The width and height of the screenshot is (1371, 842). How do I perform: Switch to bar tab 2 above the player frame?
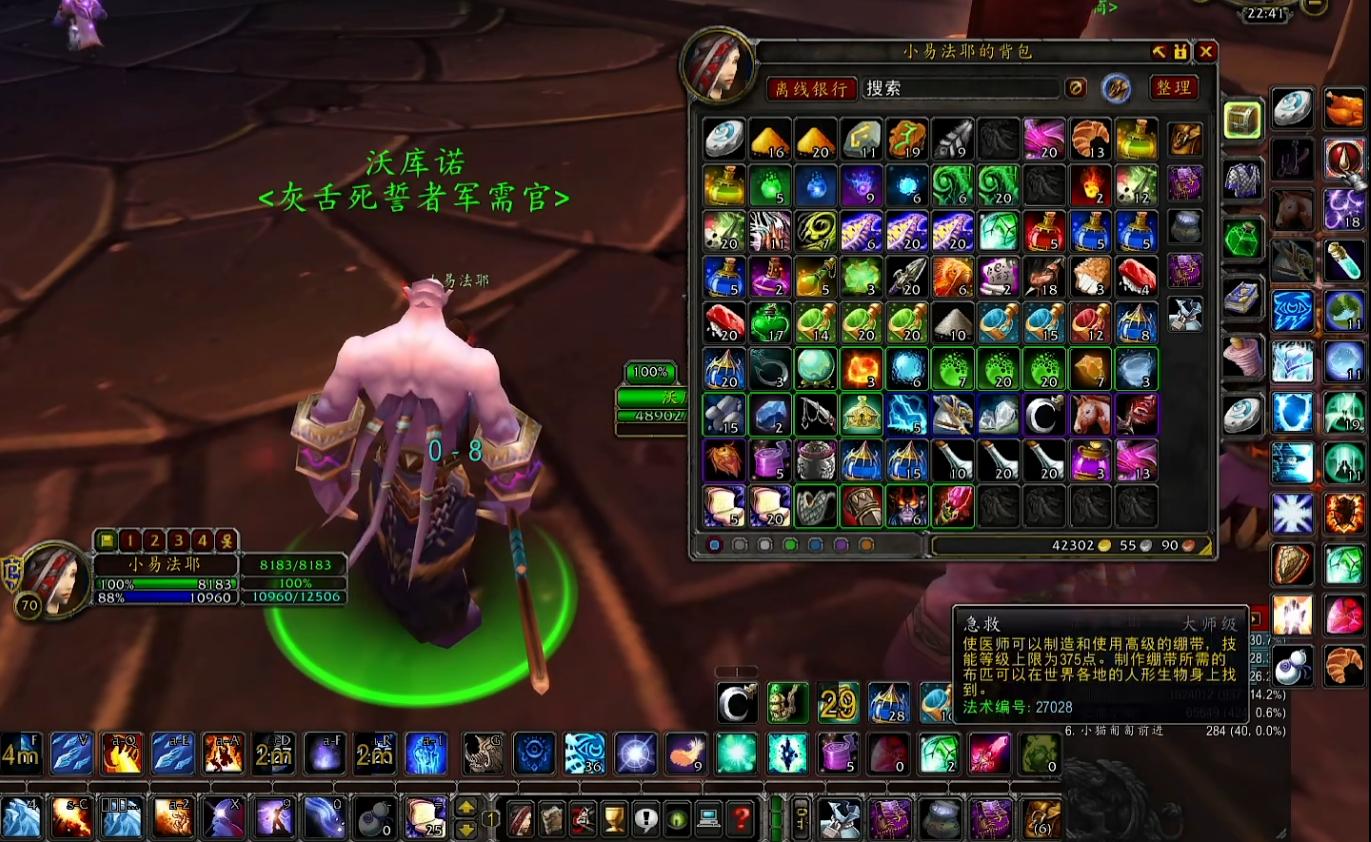pos(155,541)
